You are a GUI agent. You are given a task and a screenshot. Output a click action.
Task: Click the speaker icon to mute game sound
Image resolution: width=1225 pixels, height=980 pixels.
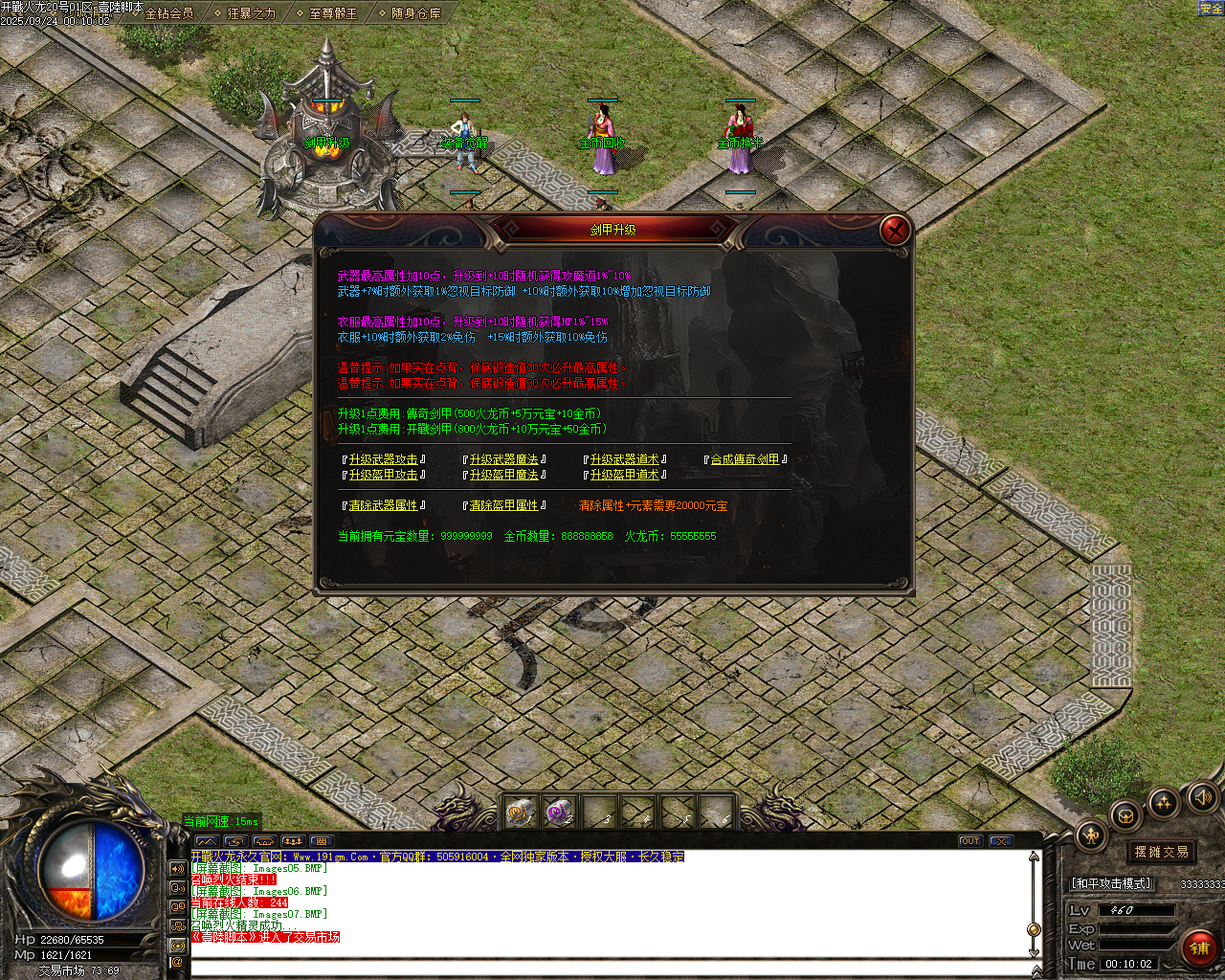tap(1202, 799)
